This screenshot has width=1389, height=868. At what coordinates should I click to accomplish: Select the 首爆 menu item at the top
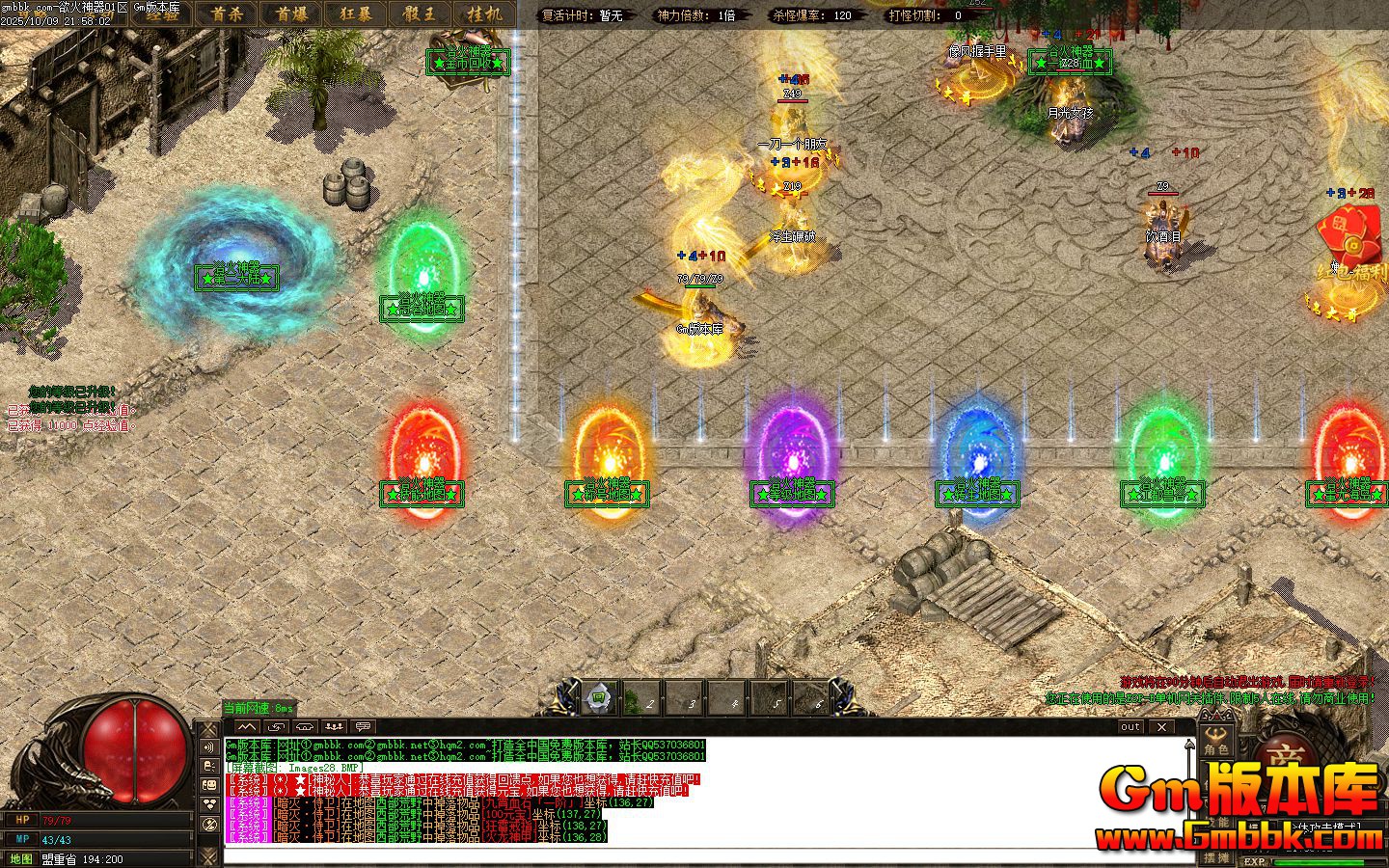[293, 14]
